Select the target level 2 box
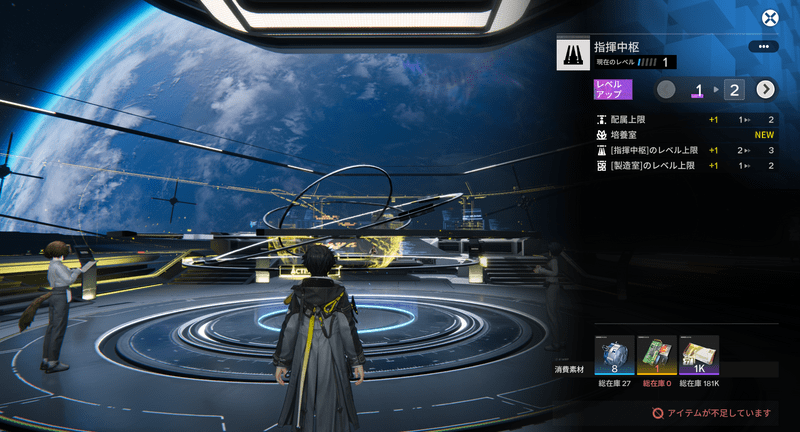The height and width of the screenshot is (432, 800). pos(735,90)
